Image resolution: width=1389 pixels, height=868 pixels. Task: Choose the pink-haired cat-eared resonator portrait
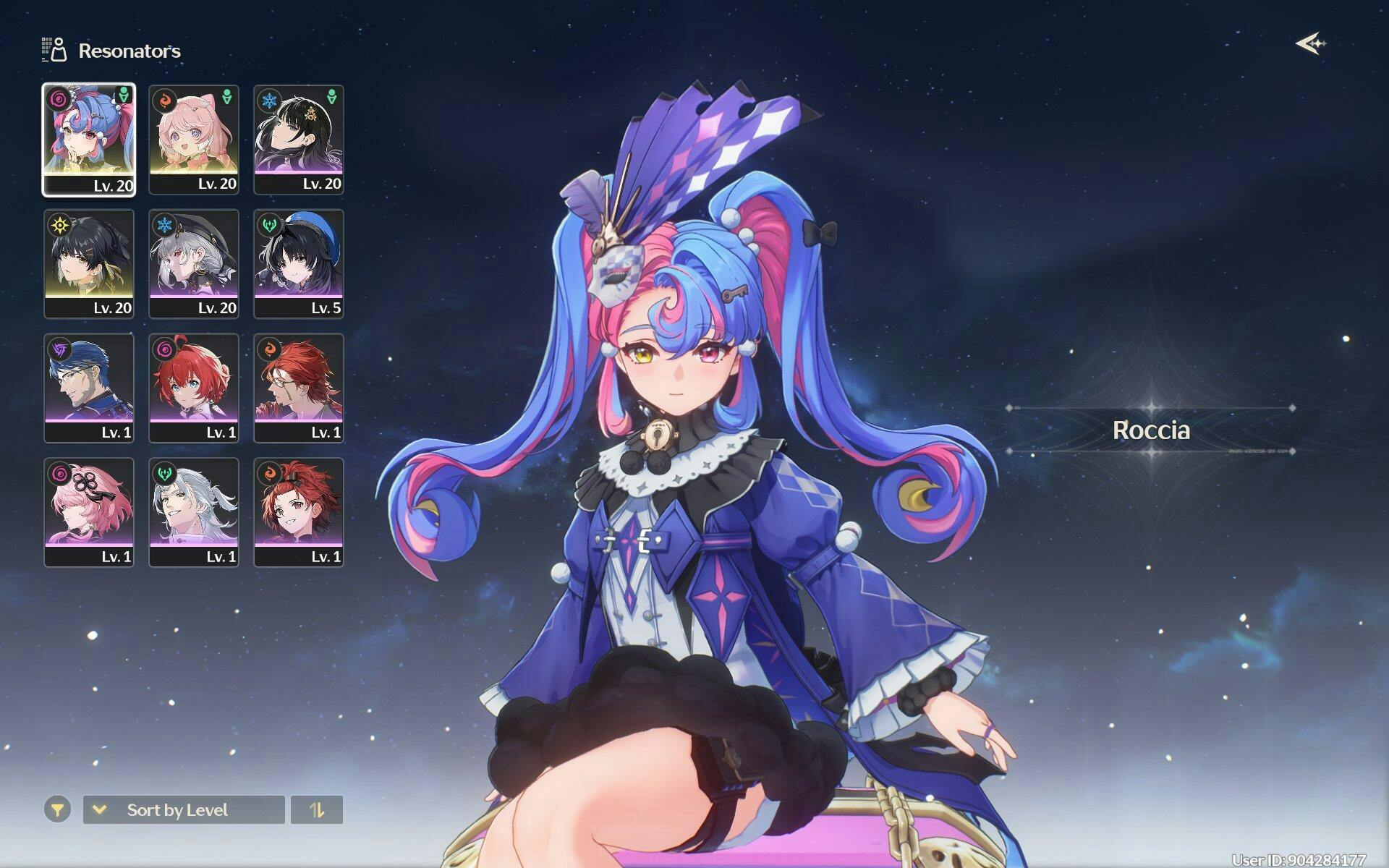pos(194,139)
